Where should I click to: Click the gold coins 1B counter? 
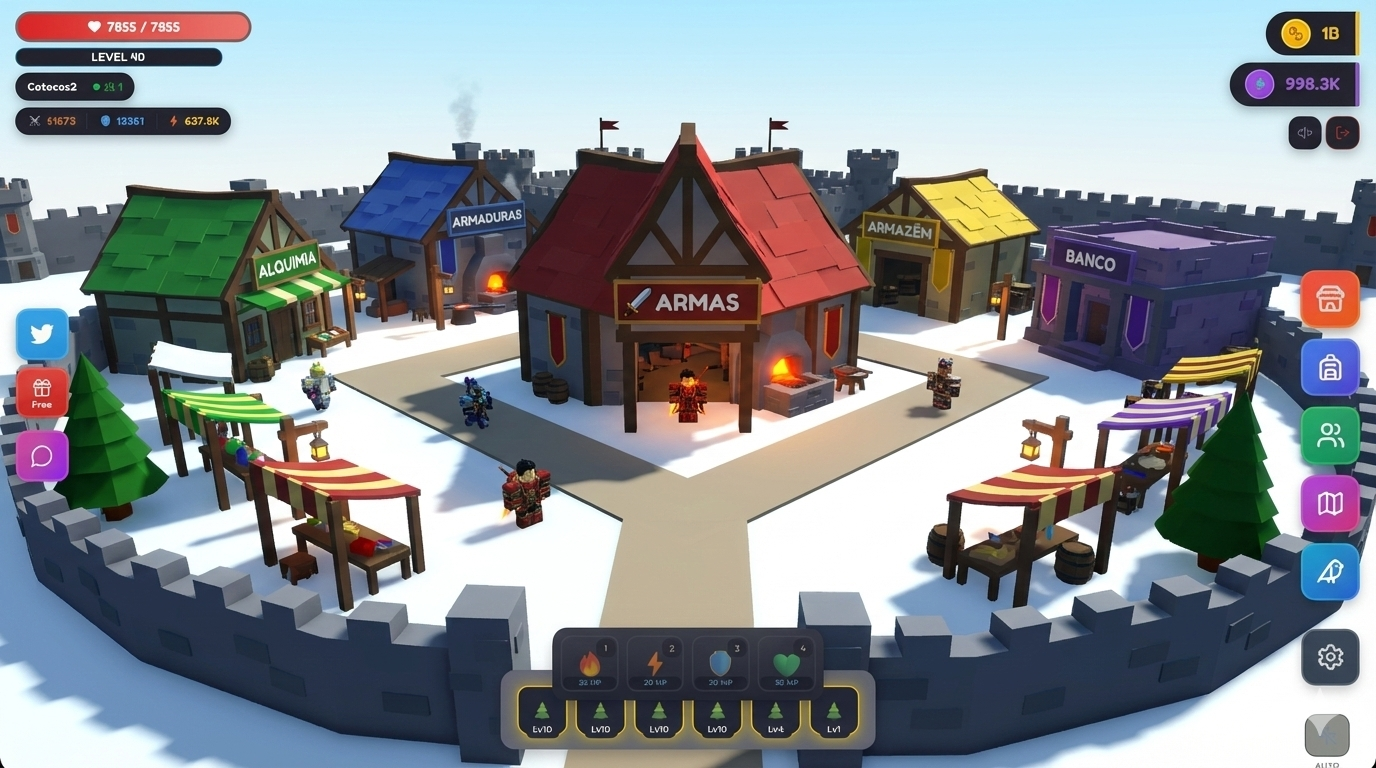tap(1310, 33)
